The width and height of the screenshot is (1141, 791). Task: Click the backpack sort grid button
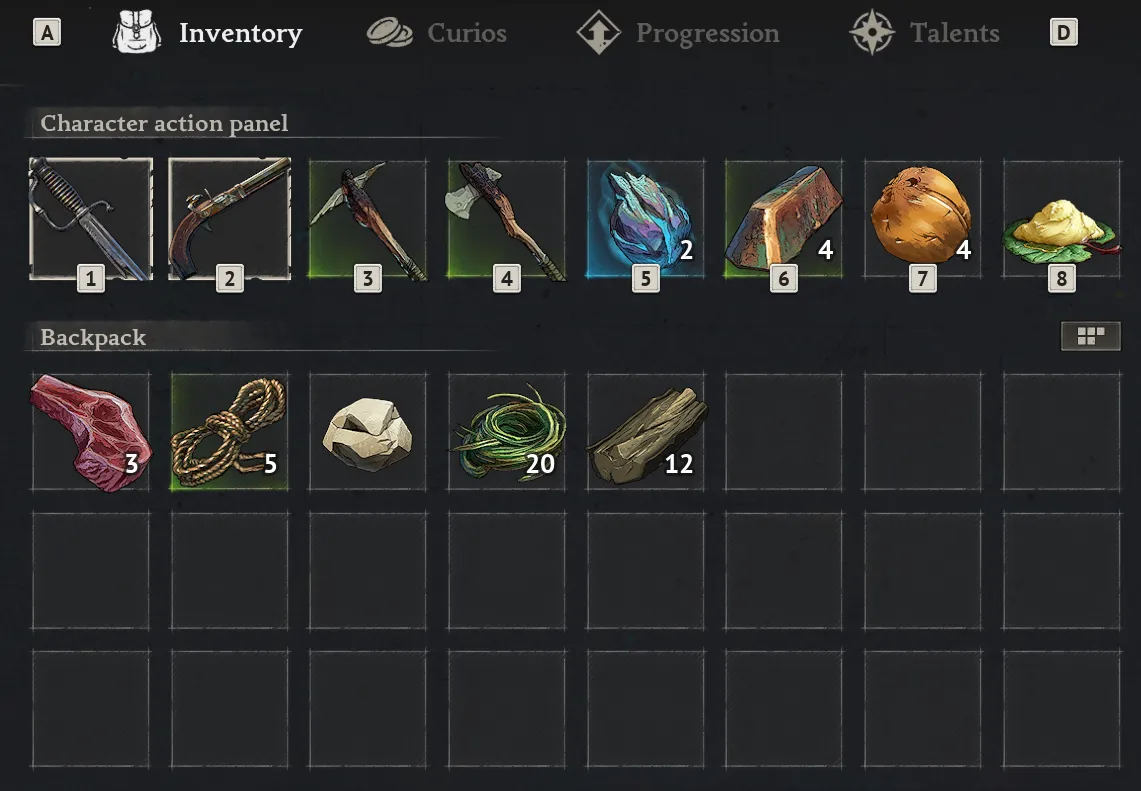[x=1090, y=337]
